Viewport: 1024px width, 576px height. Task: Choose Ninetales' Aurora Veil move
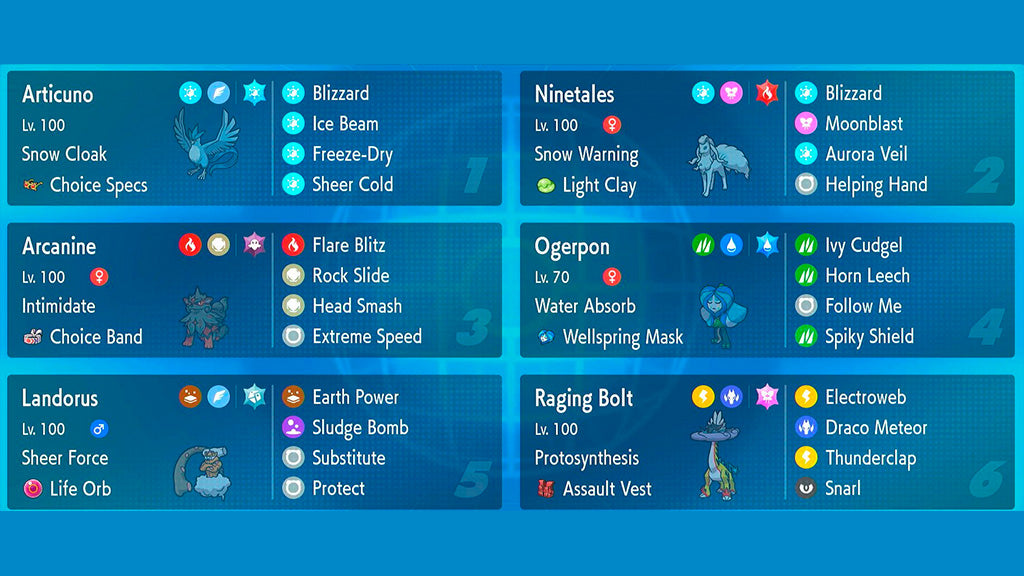tap(866, 155)
